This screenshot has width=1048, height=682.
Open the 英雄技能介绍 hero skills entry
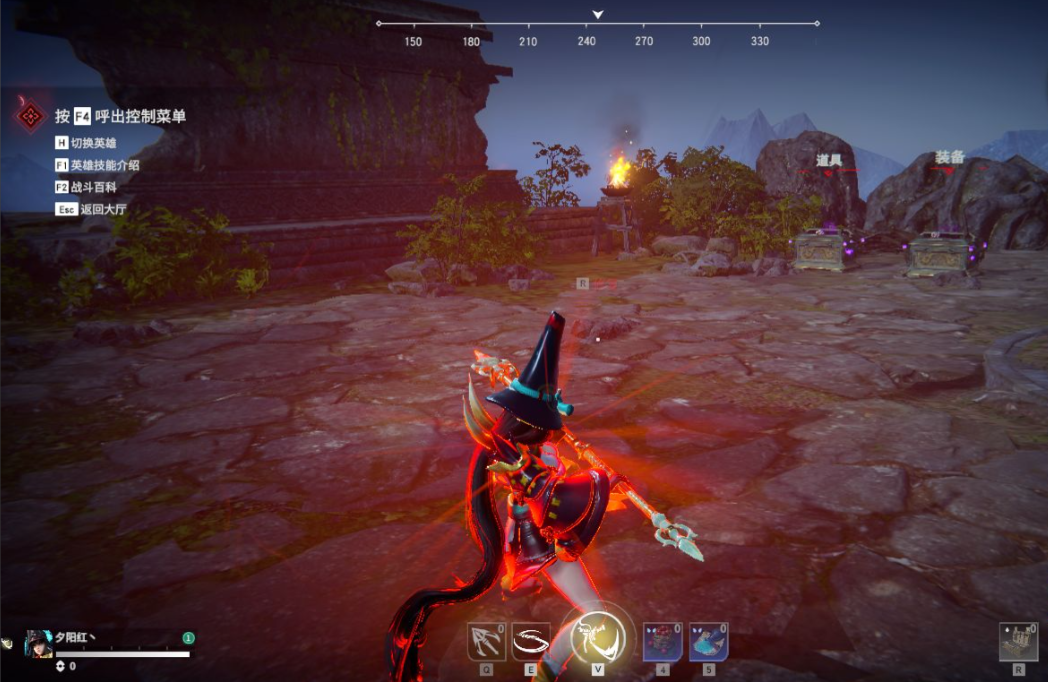tap(104, 165)
